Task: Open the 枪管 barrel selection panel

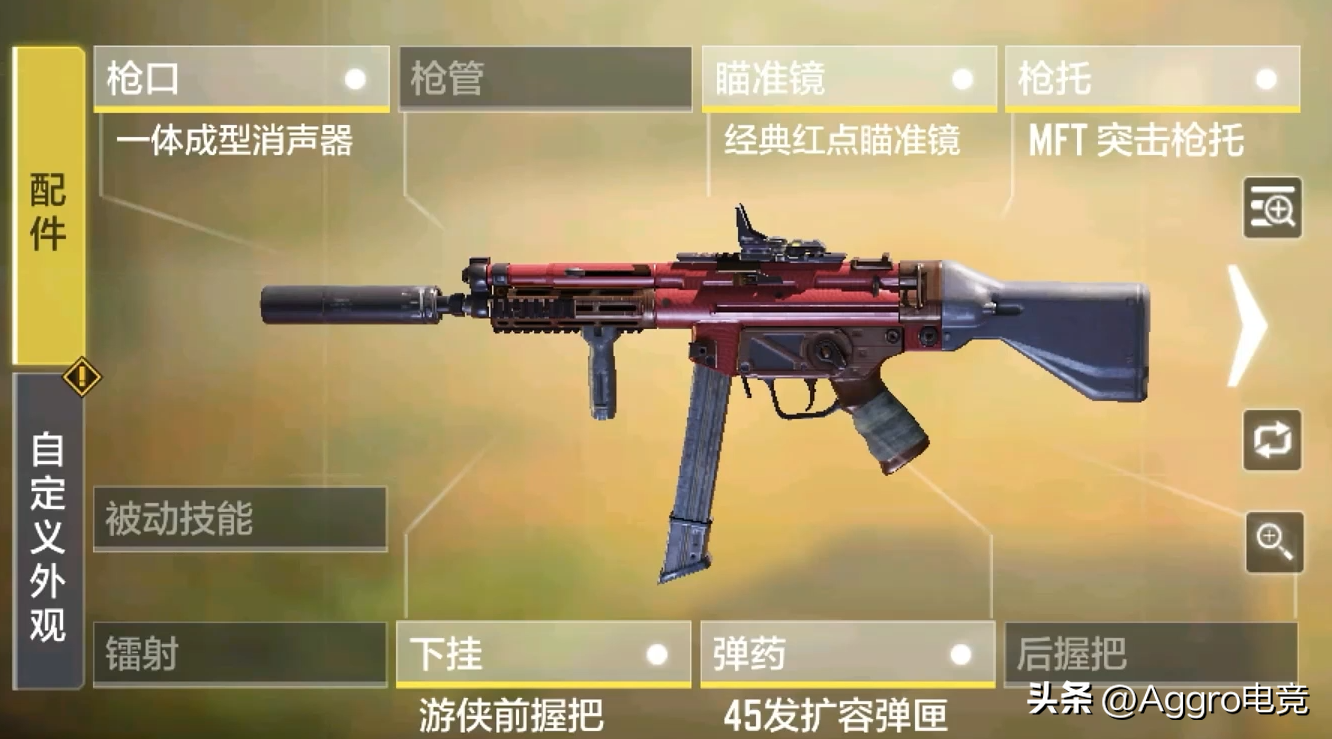Action: pyautogui.click(x=545, y=78)
